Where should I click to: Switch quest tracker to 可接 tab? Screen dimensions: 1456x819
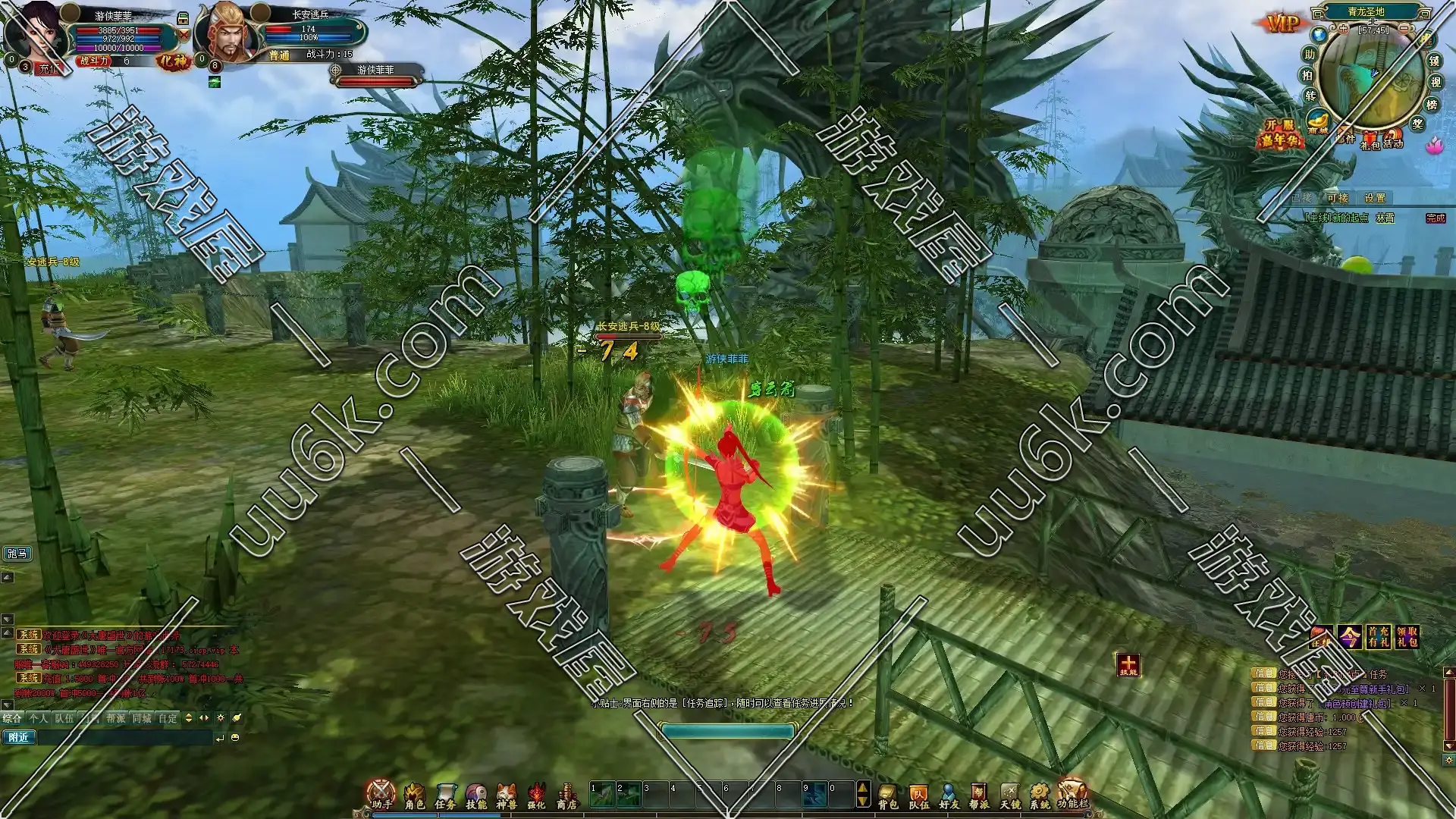[x=1338, y=198]
